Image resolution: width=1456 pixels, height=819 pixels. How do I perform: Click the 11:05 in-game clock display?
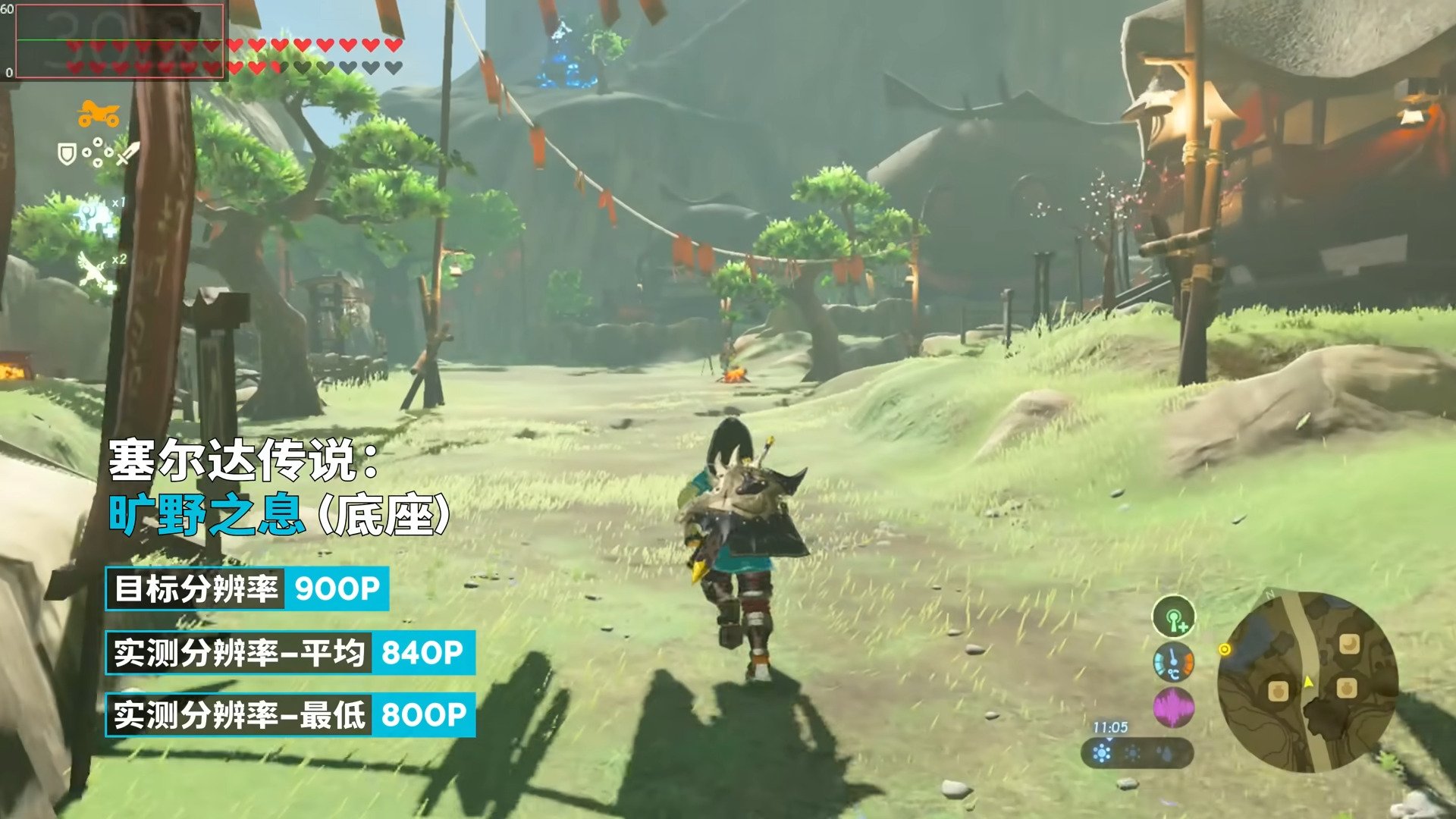(1109, 726)
